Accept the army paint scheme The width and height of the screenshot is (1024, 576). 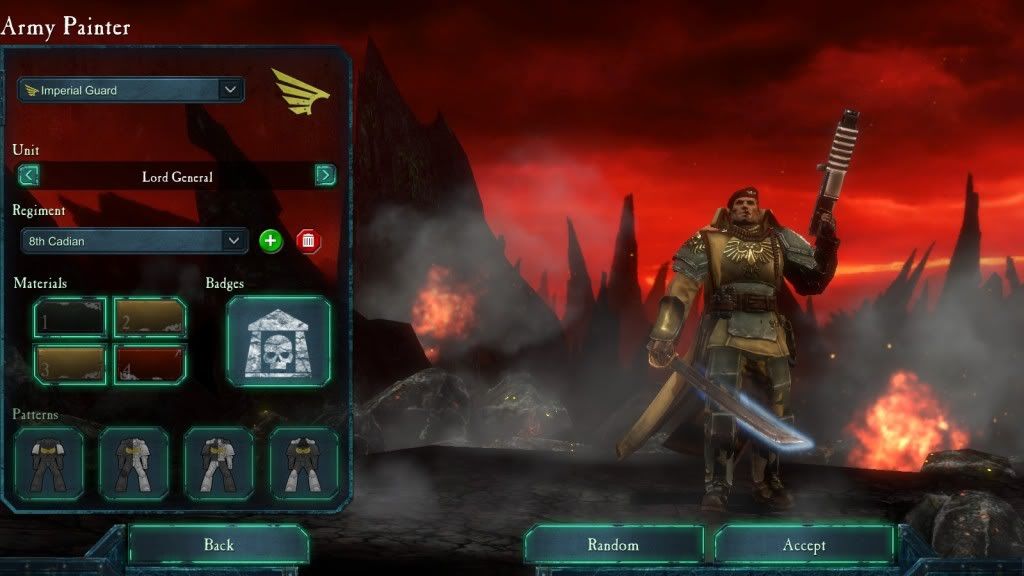click(804, 545)
